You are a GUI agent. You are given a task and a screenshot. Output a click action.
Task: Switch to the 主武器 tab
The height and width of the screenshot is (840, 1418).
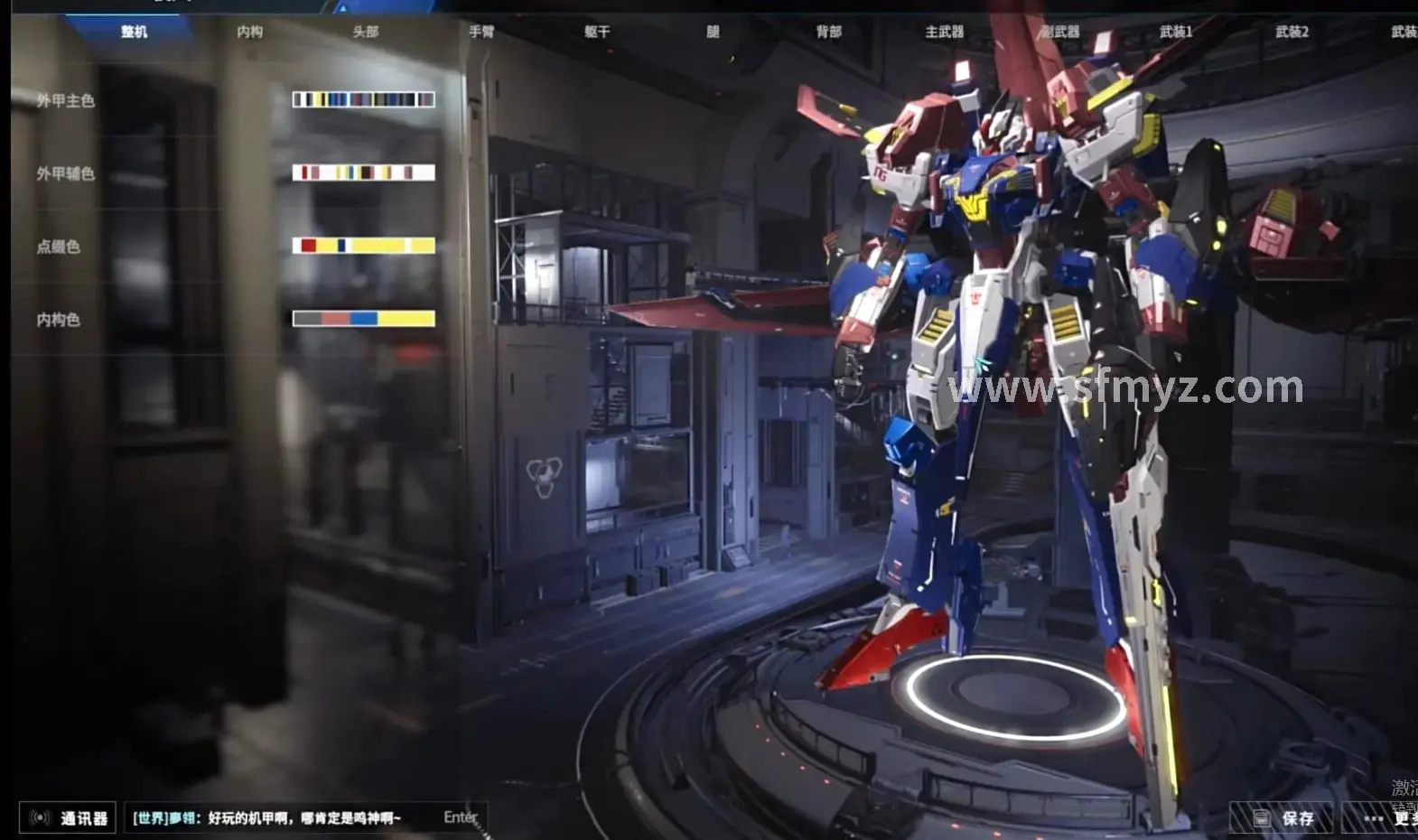point(944,32)
